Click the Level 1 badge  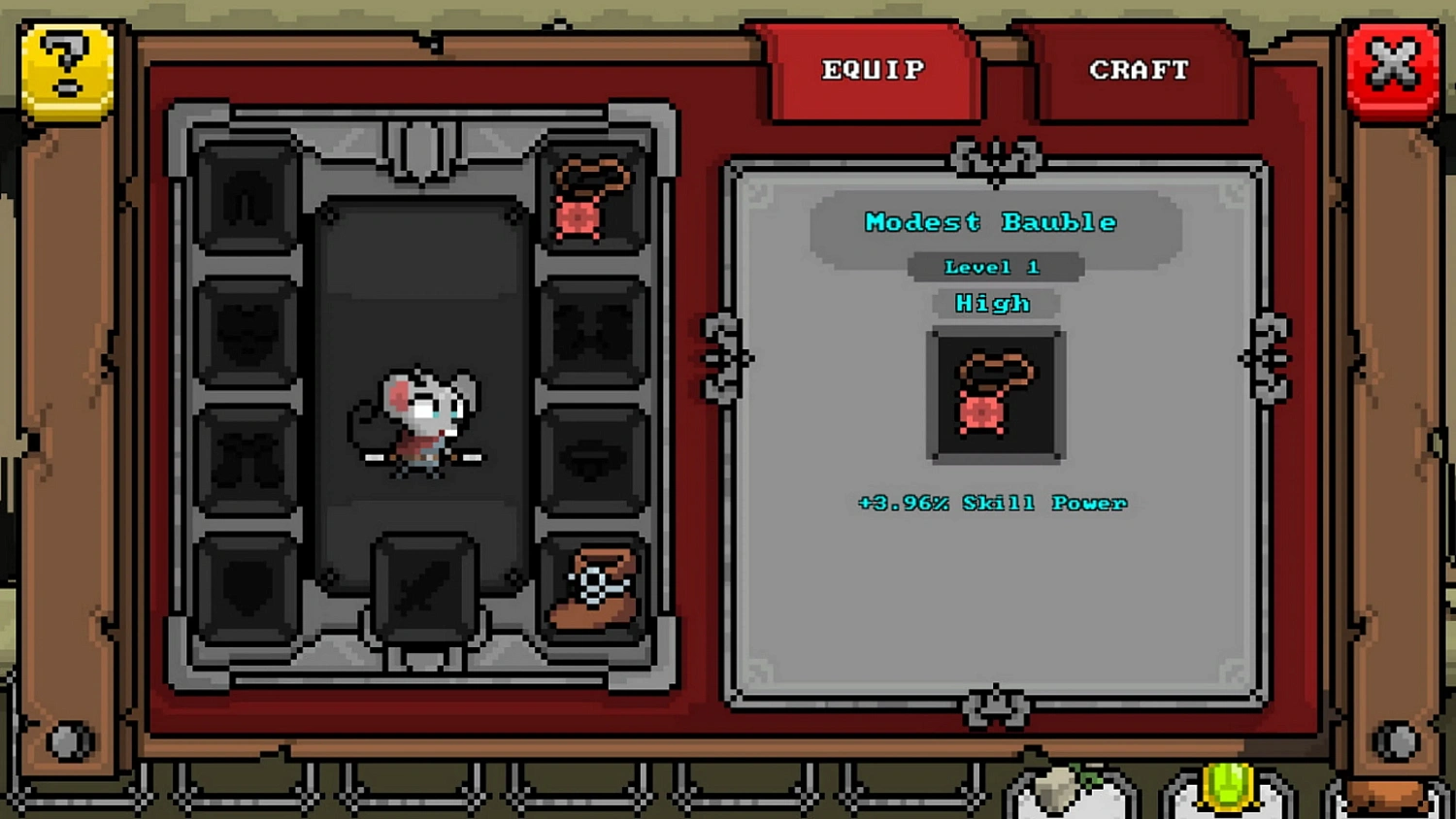[x=994, y=267]
